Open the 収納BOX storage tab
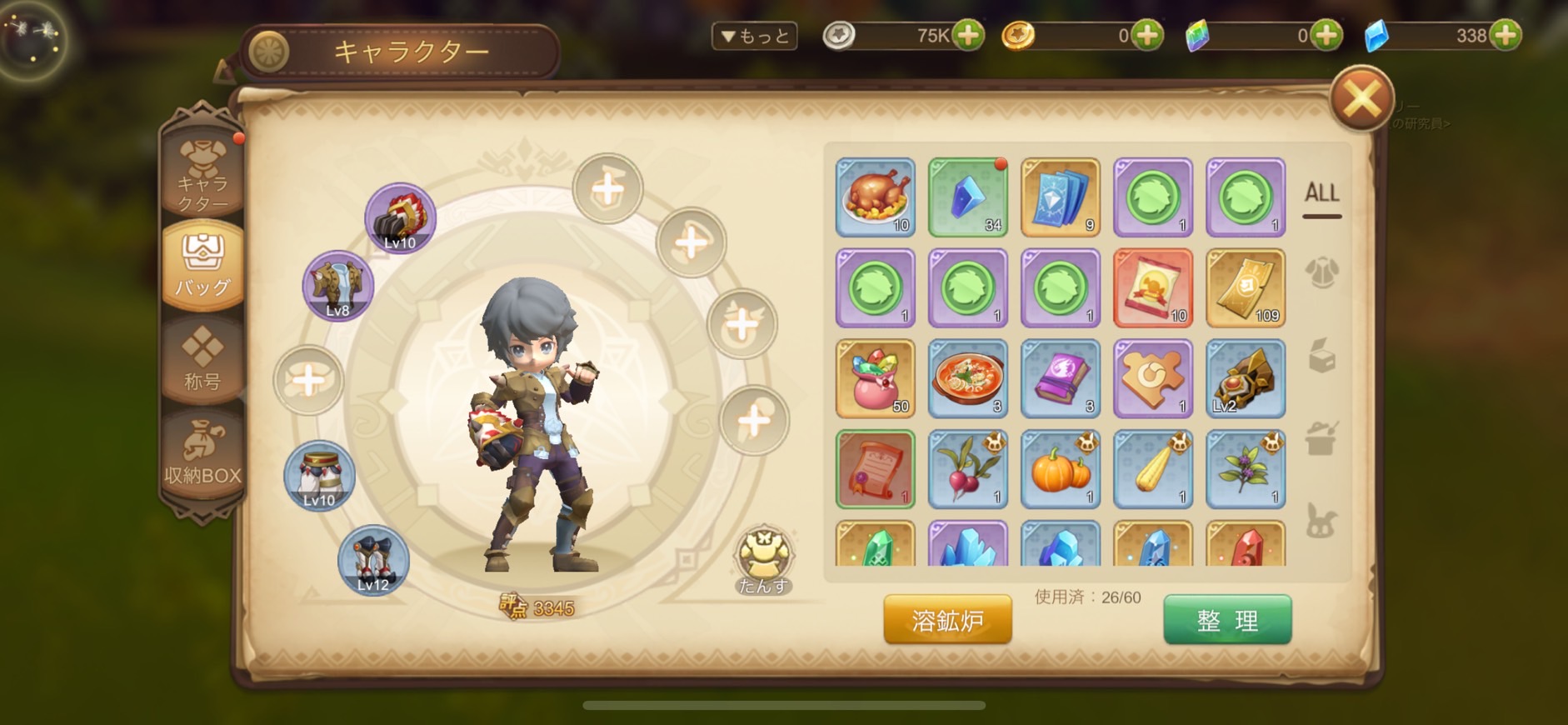 (x=202, y=454)
